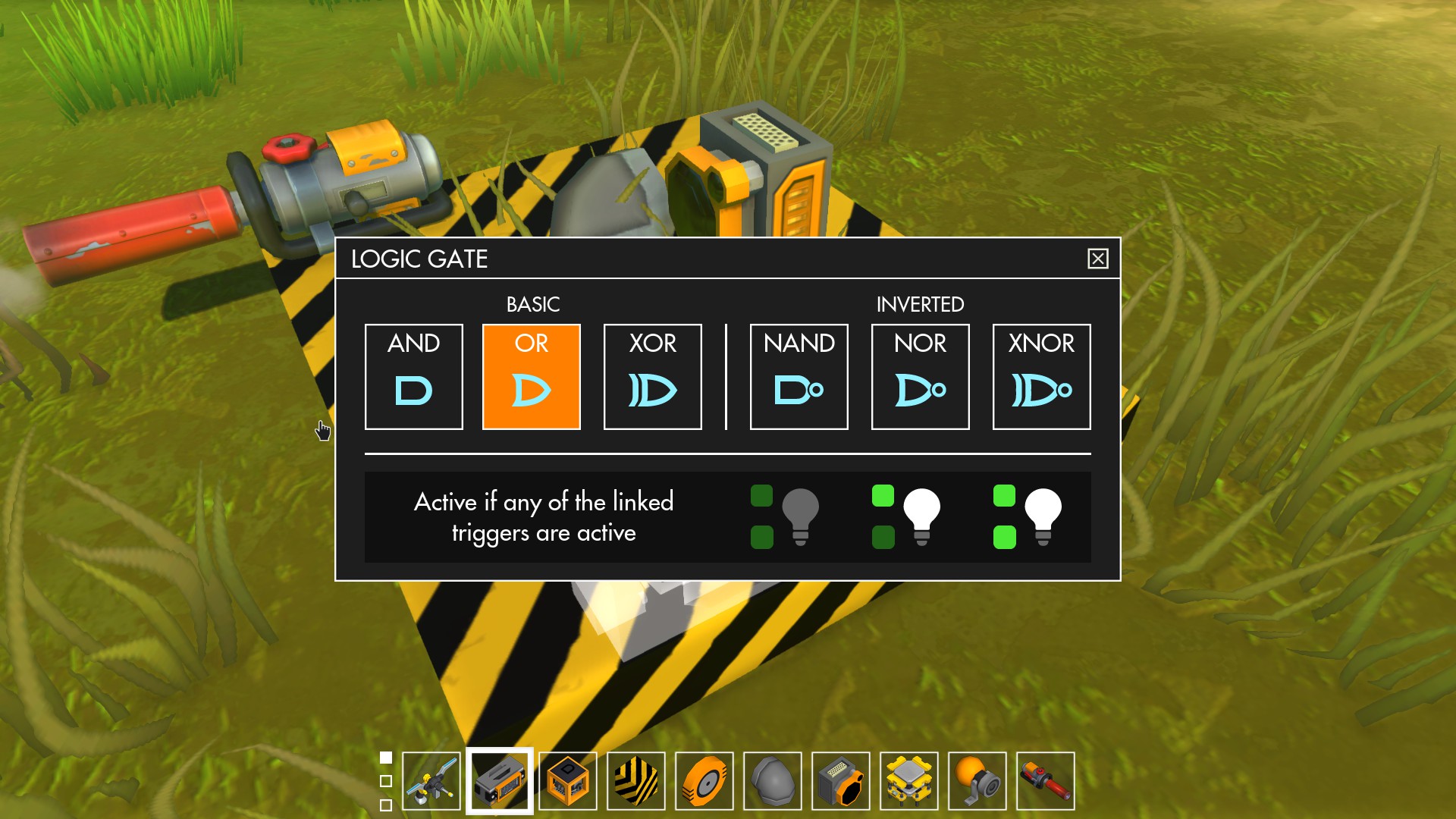1456x819 pixels.
Task: Close the Logic Gate window
Action: click(1097, 259)
